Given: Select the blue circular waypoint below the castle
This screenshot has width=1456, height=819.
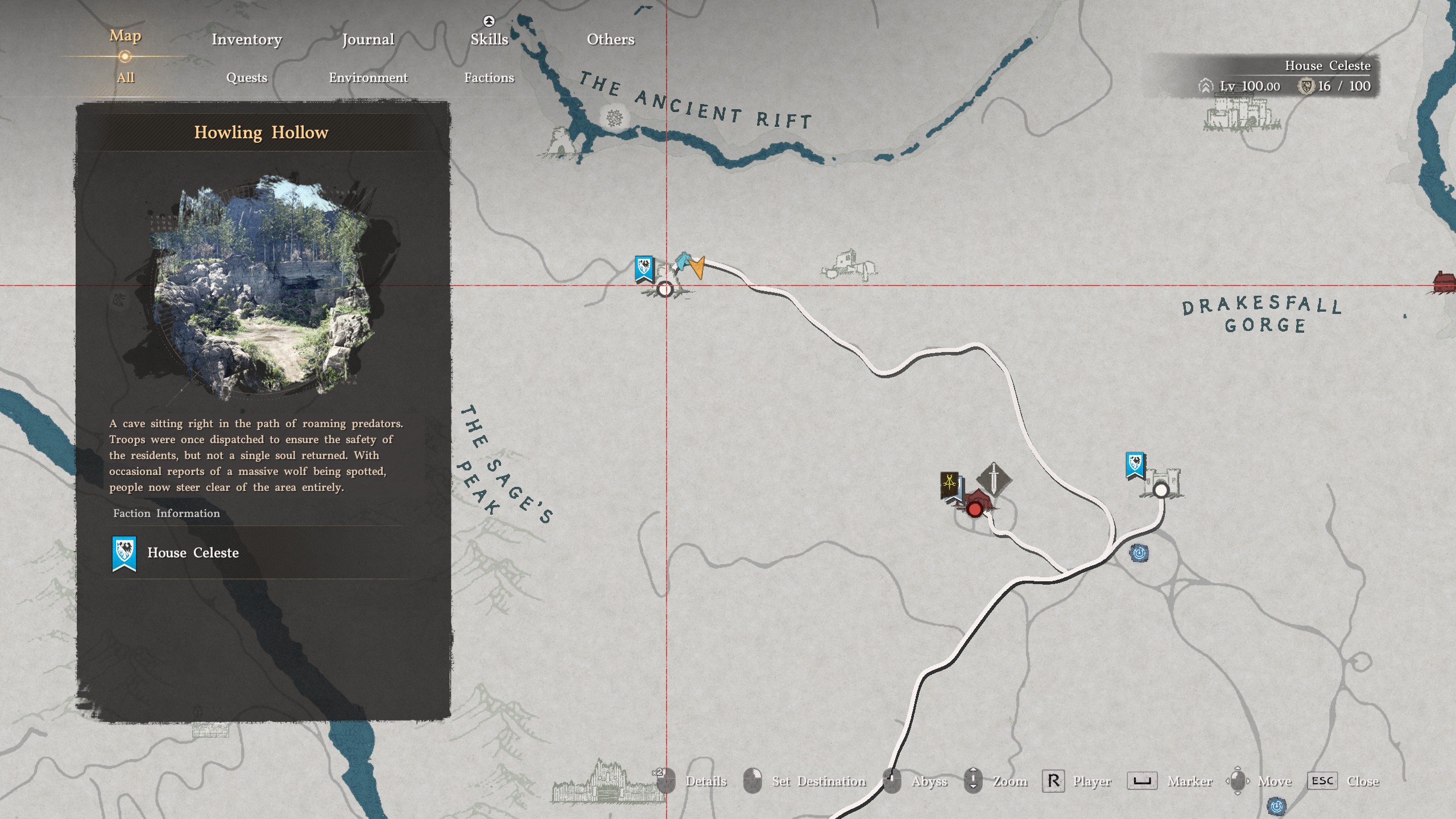Looking at the screenshot, I should pos(1139,553).
